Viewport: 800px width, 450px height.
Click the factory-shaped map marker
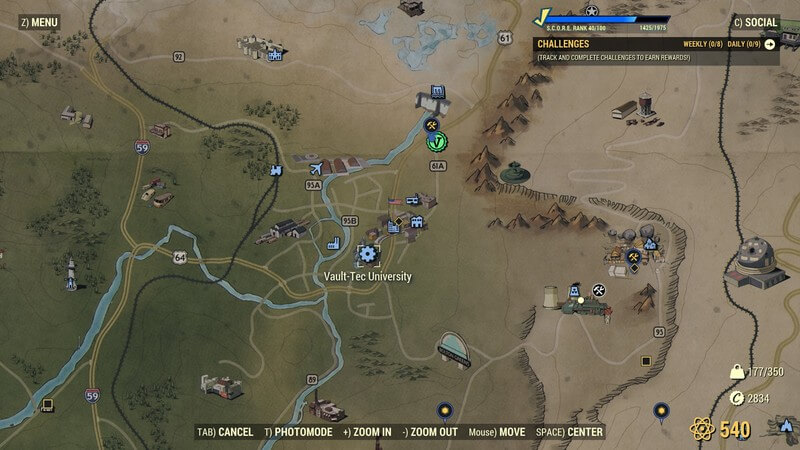click(335, 243)
